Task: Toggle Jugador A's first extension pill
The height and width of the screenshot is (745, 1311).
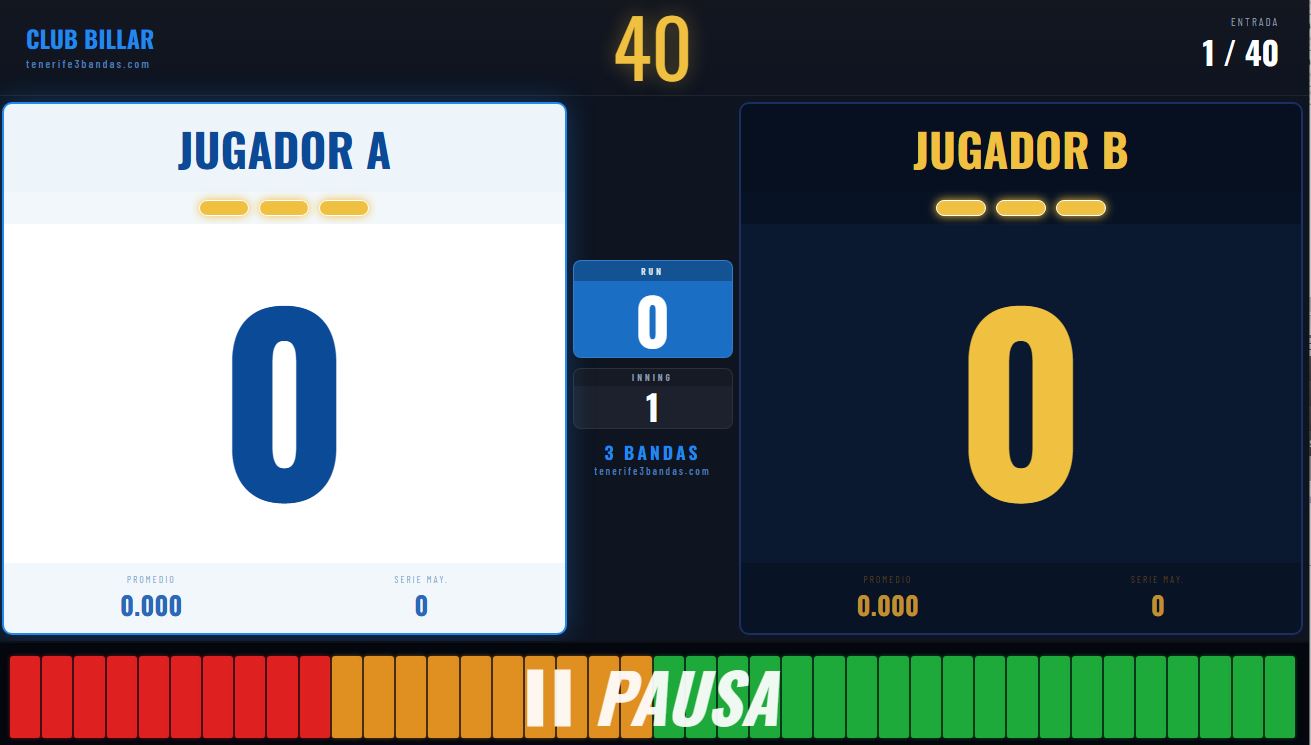Action: [224, 208]
